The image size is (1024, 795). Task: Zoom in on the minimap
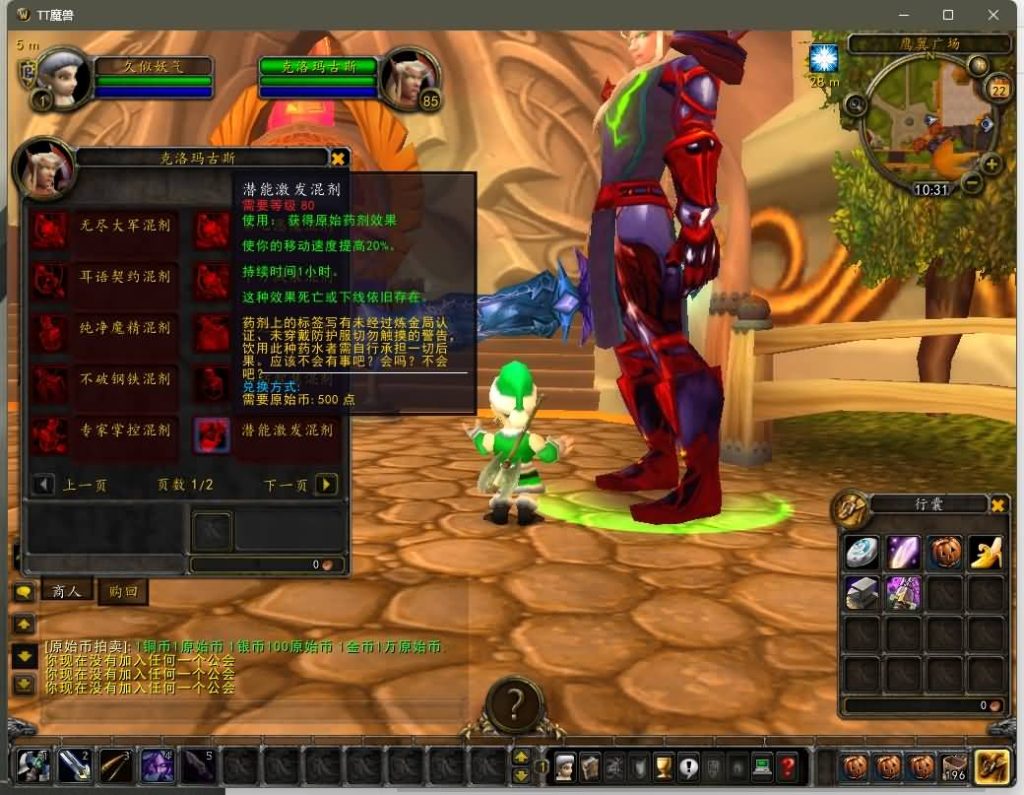pyautogui.click(x=992, y=164)
